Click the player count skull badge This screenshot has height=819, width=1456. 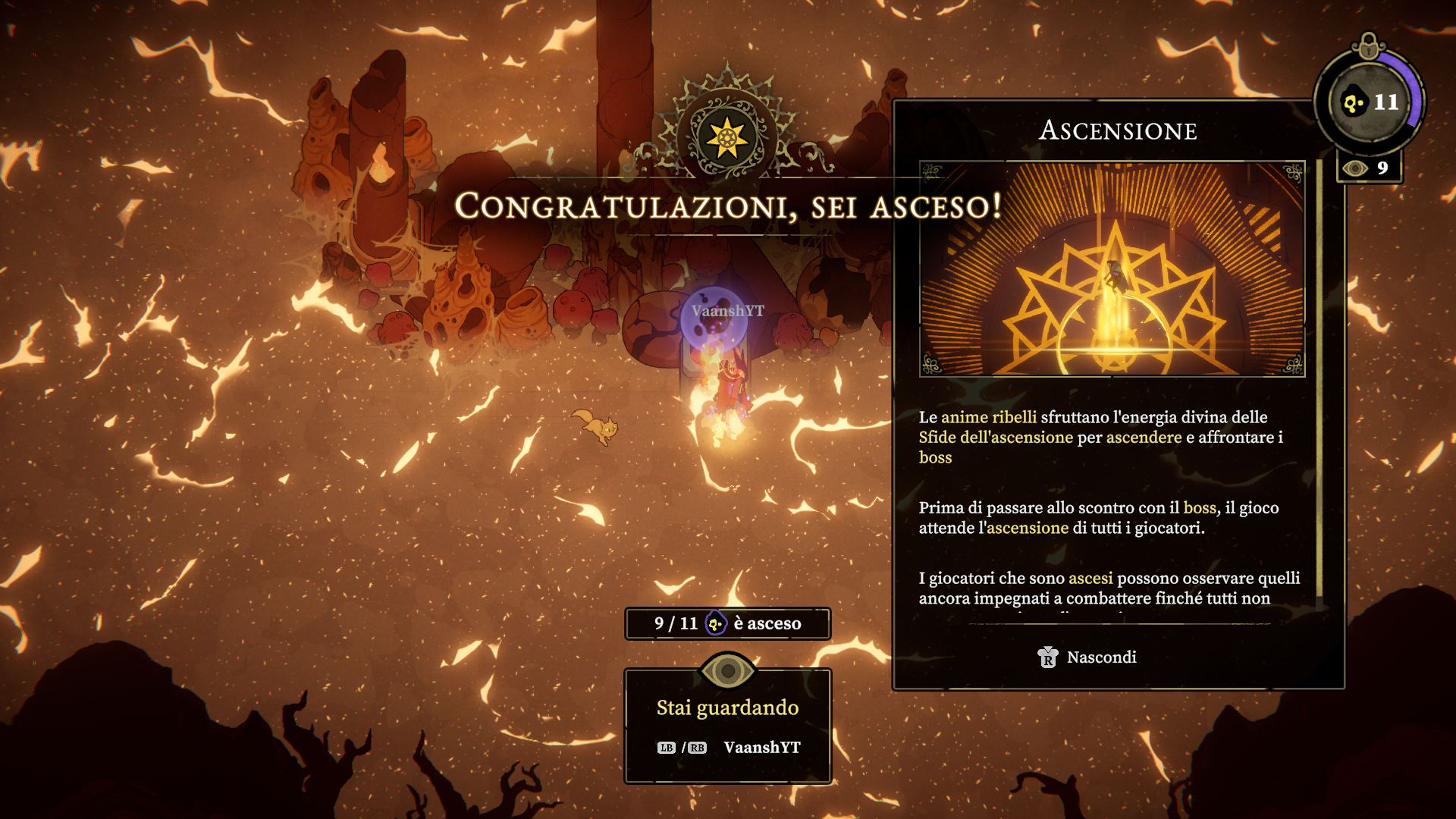(x=1370, y=102)
